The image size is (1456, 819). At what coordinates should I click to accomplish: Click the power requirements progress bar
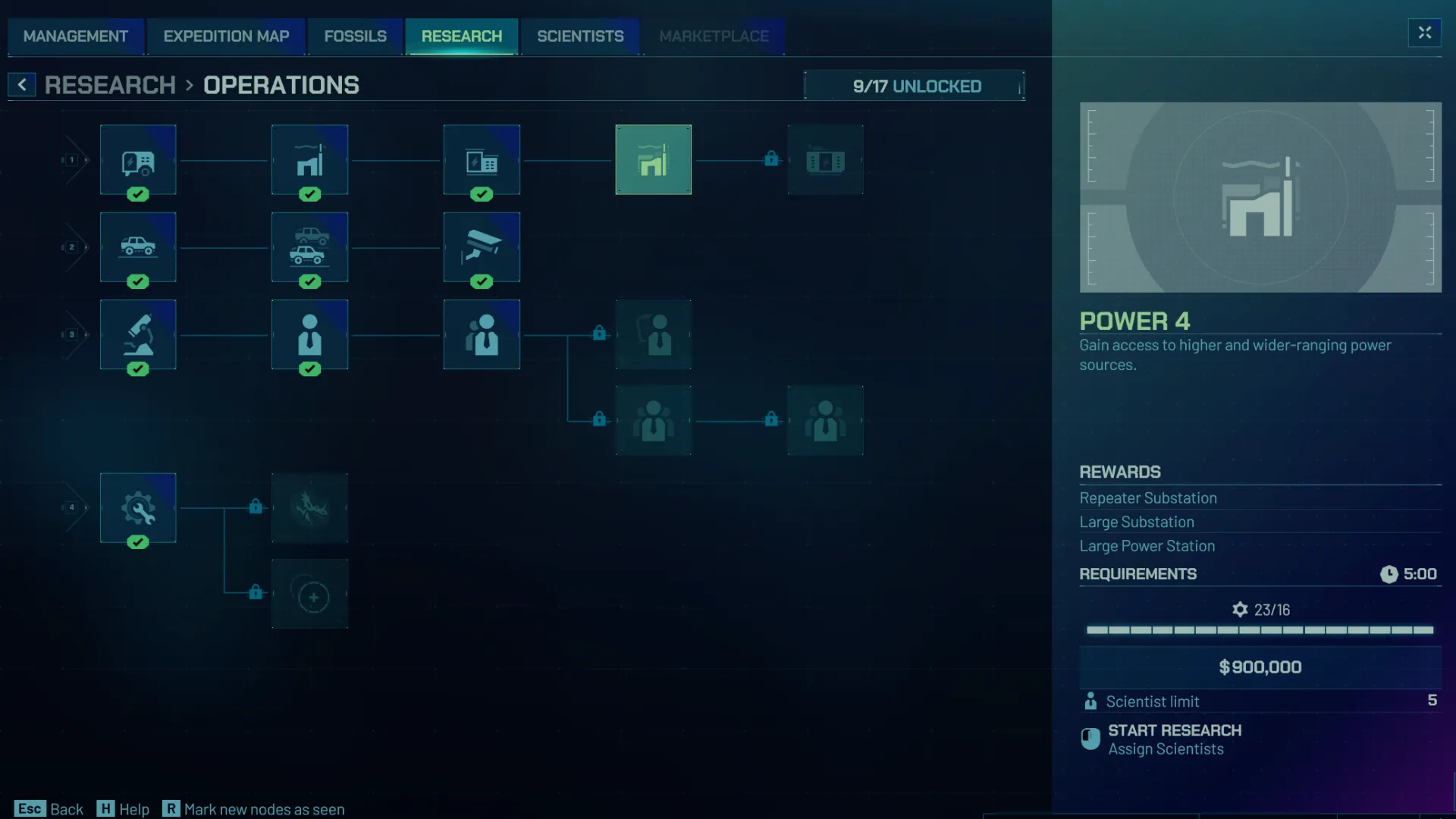1259,629
